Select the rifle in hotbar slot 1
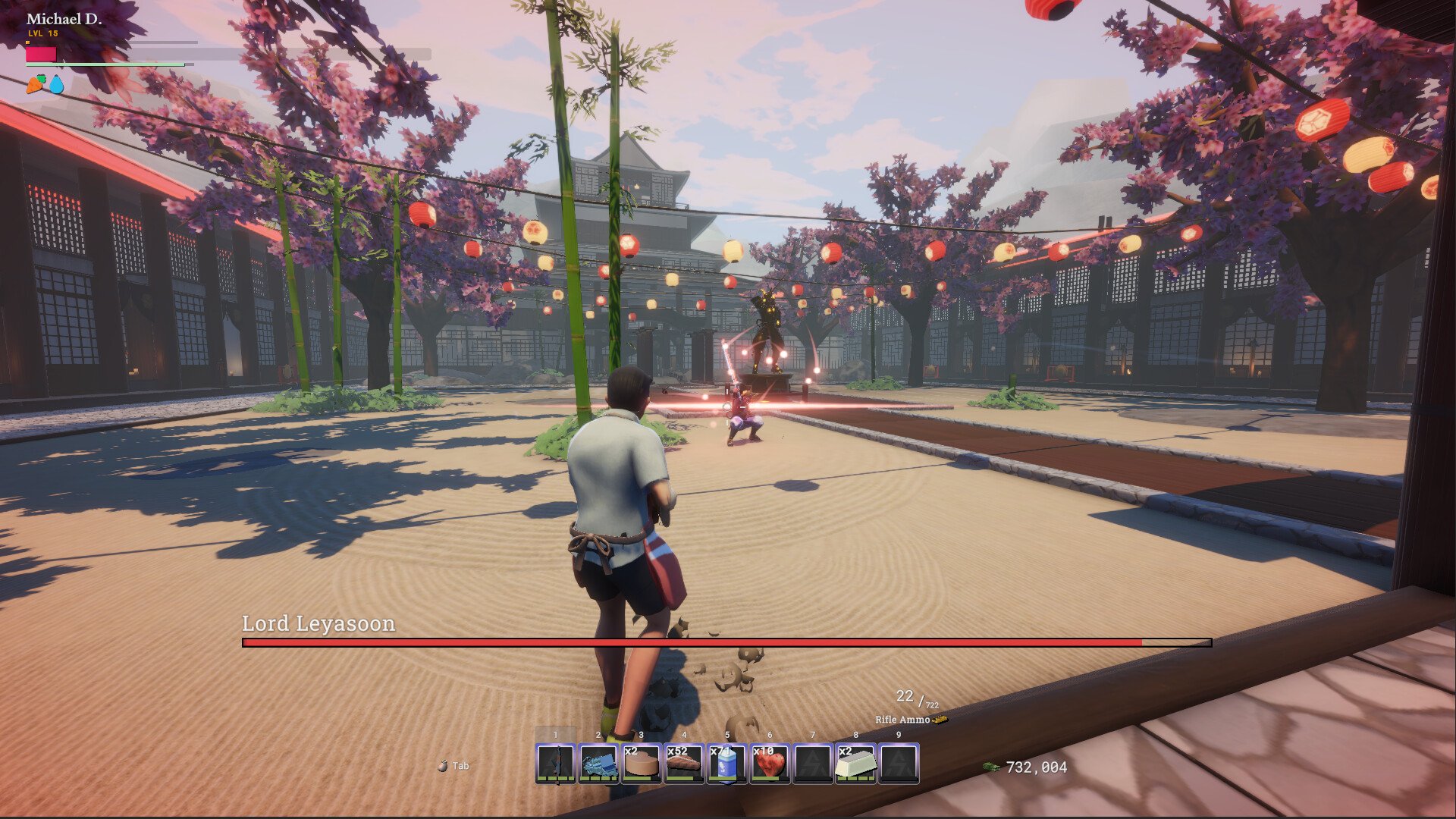 click(x=555, y=763)
